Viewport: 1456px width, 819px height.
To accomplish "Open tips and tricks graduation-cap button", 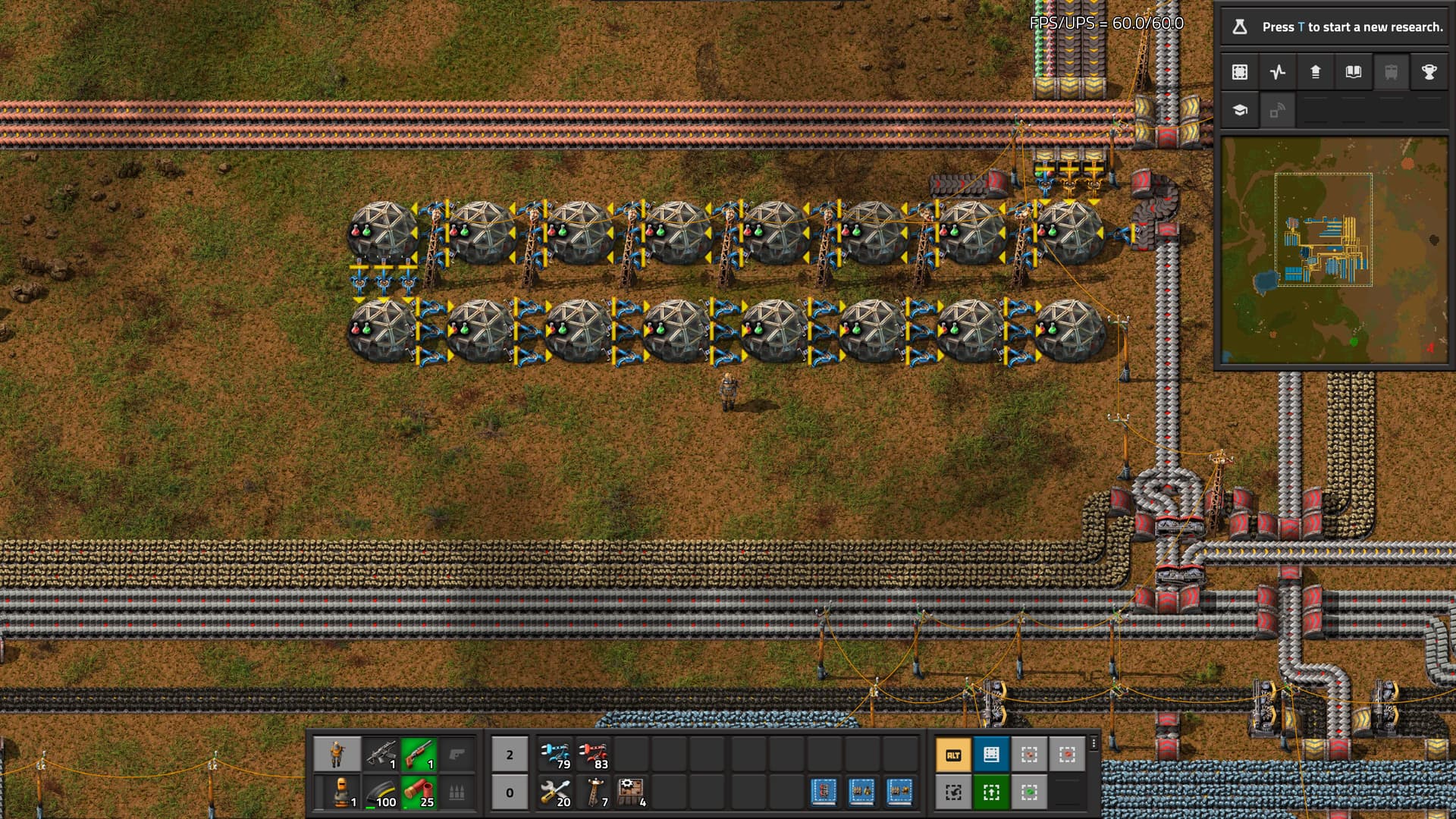I will 1240,110.
